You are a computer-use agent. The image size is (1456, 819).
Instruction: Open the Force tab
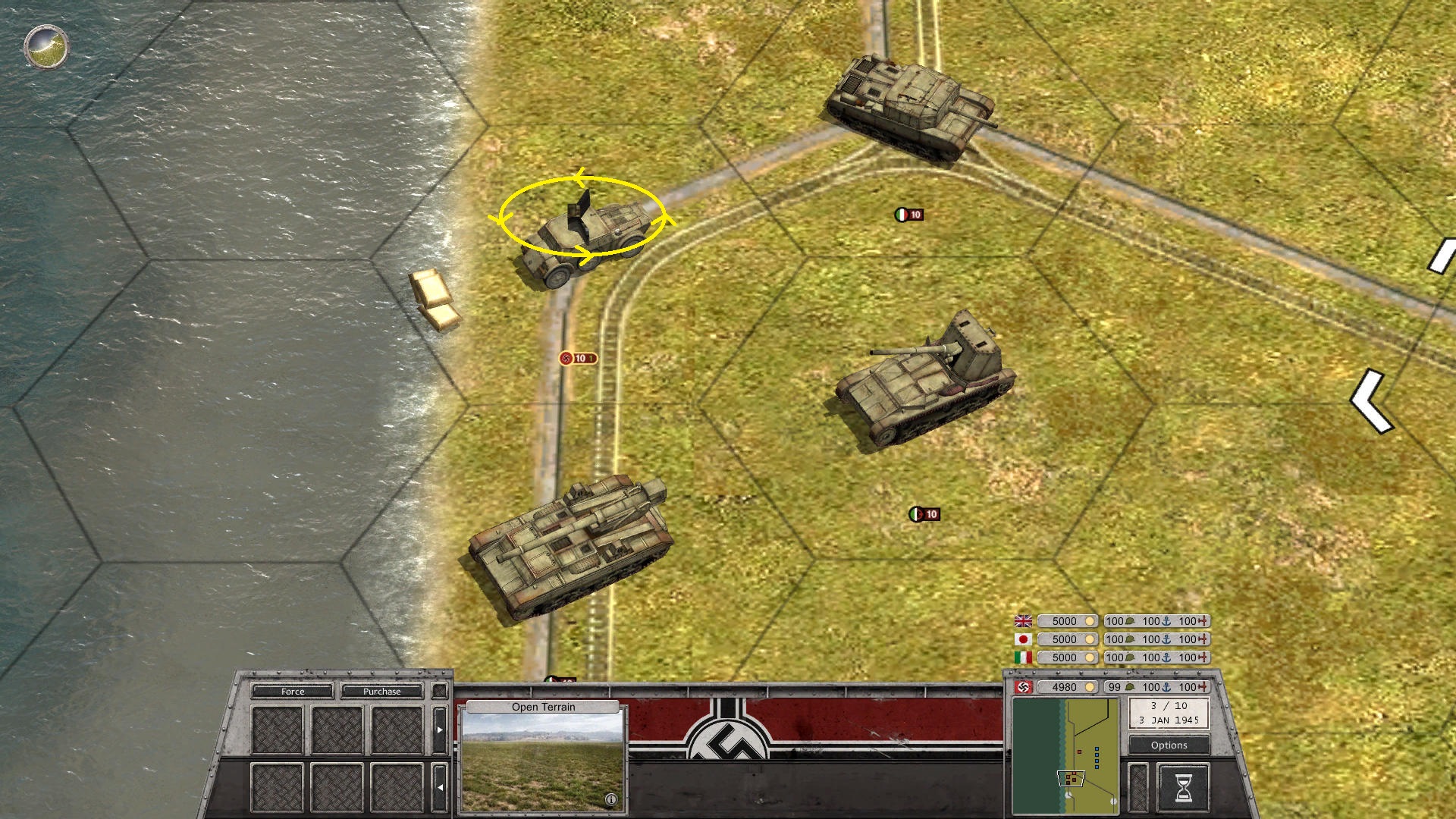tap(292, 691)
